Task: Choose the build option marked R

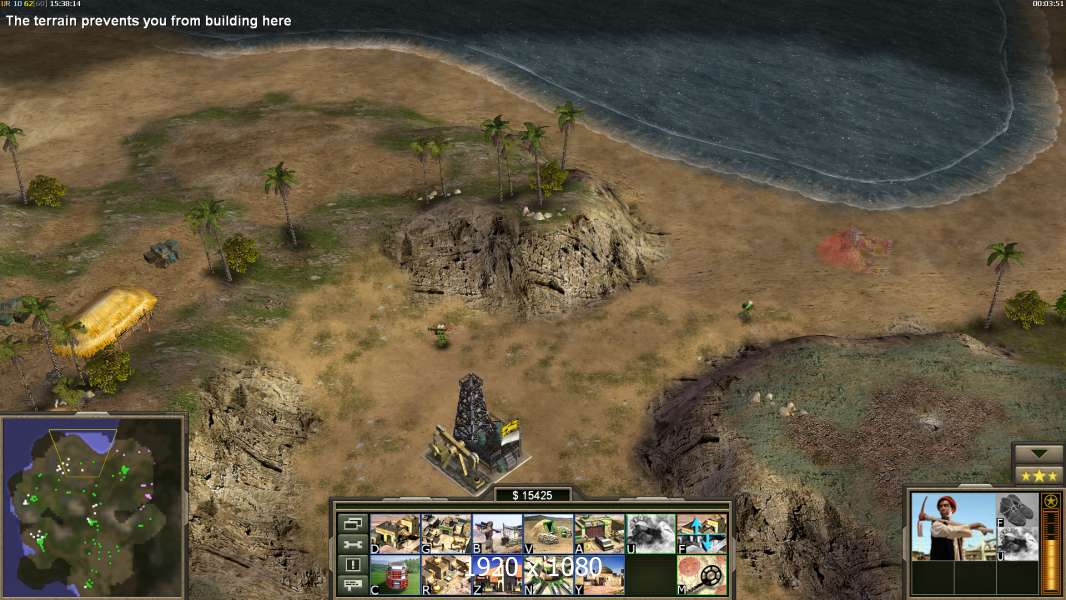Action: point(446,575)
